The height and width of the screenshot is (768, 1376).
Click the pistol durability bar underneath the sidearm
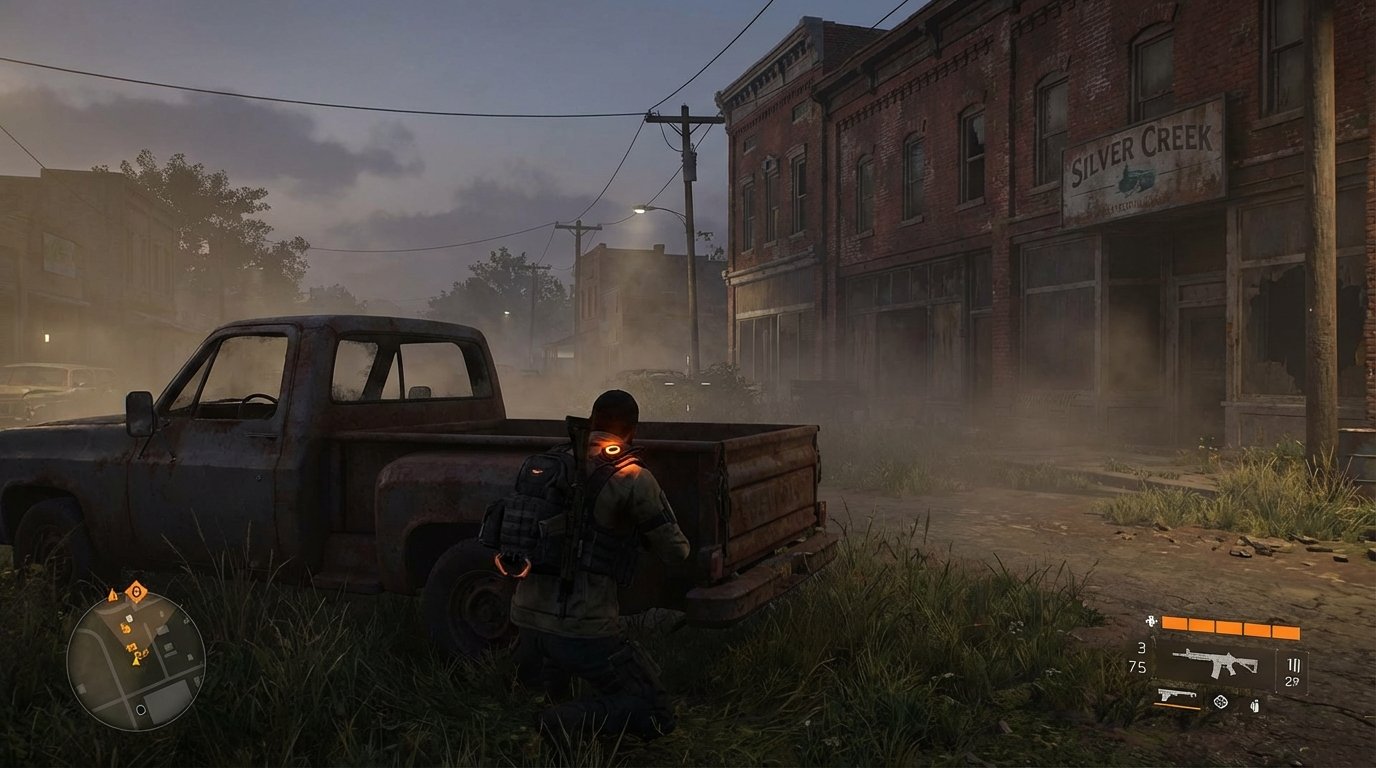(1177, 707)
